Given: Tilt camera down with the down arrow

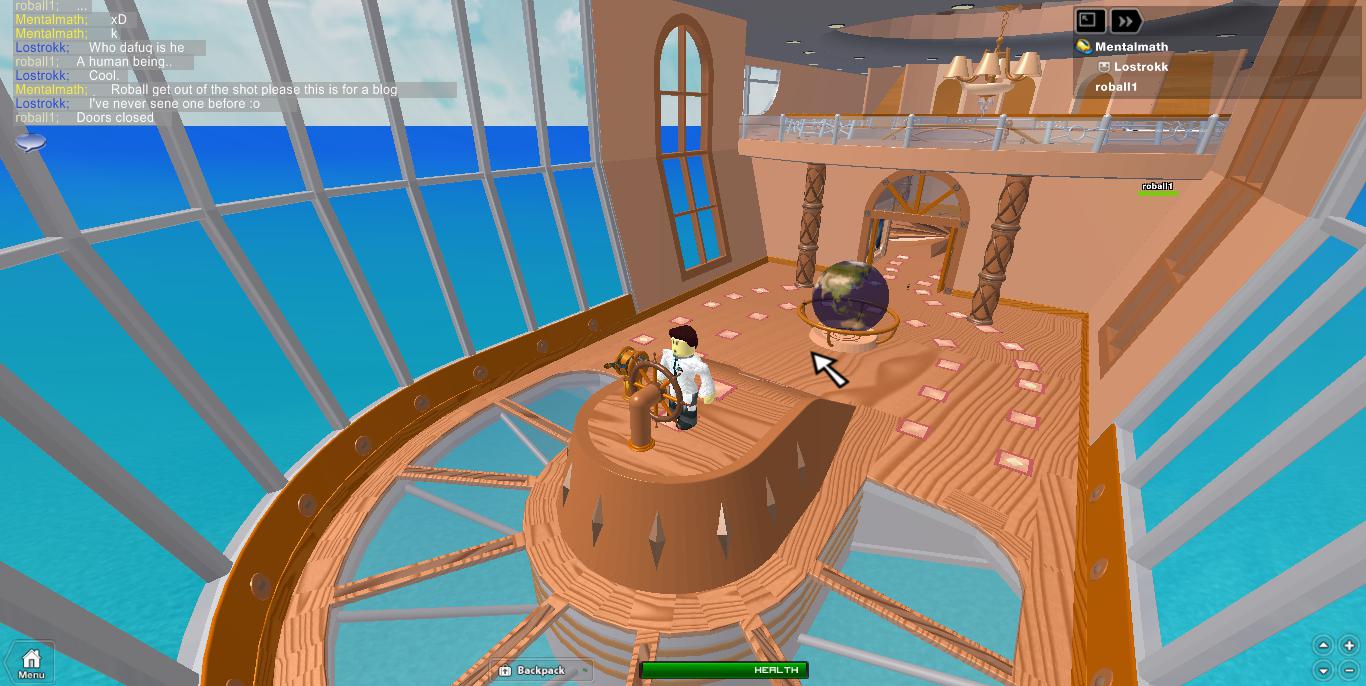Looking at the screenshot, I should tap(1323, 670).
